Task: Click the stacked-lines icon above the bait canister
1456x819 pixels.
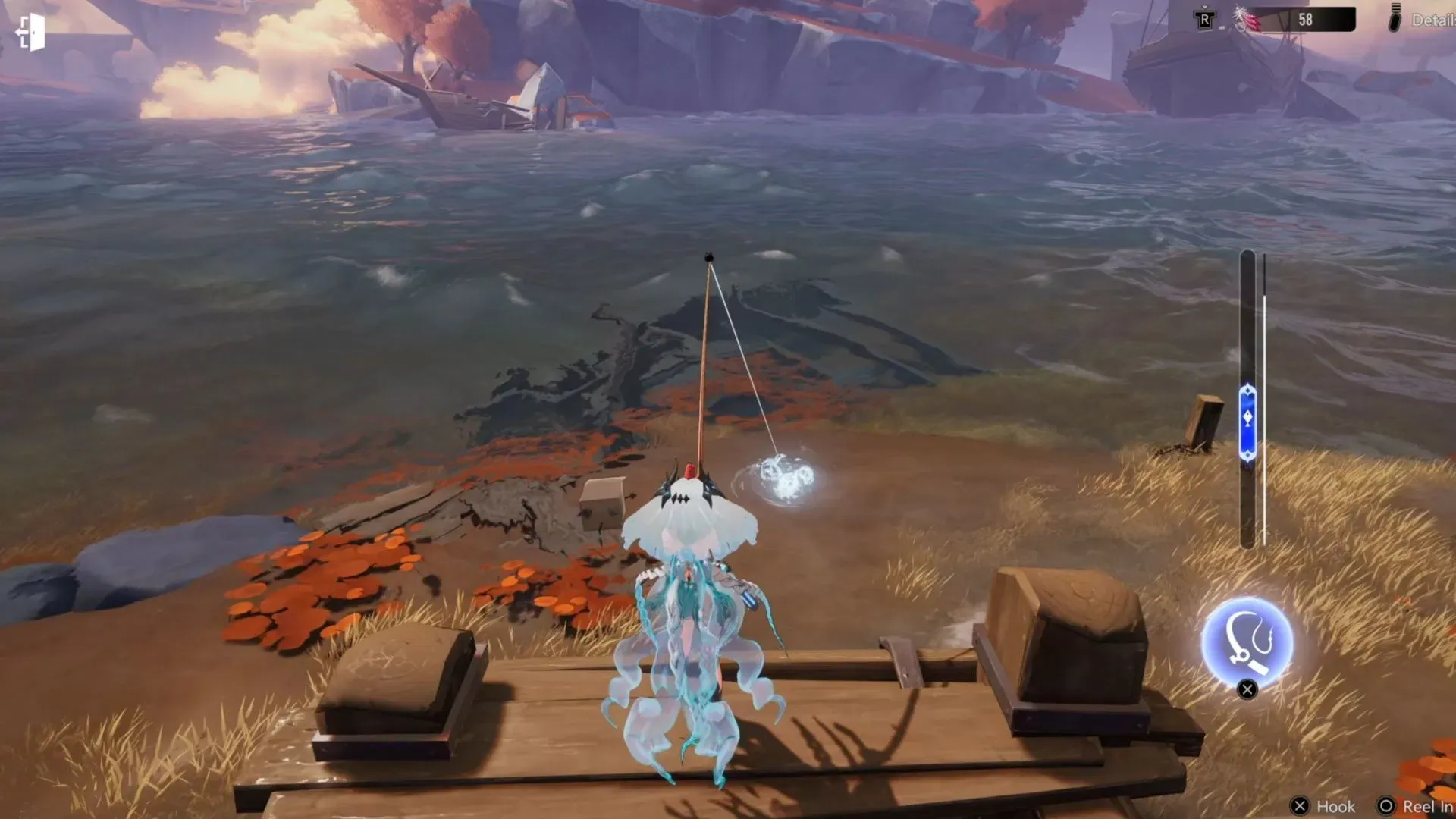Action: point(1395,7)
